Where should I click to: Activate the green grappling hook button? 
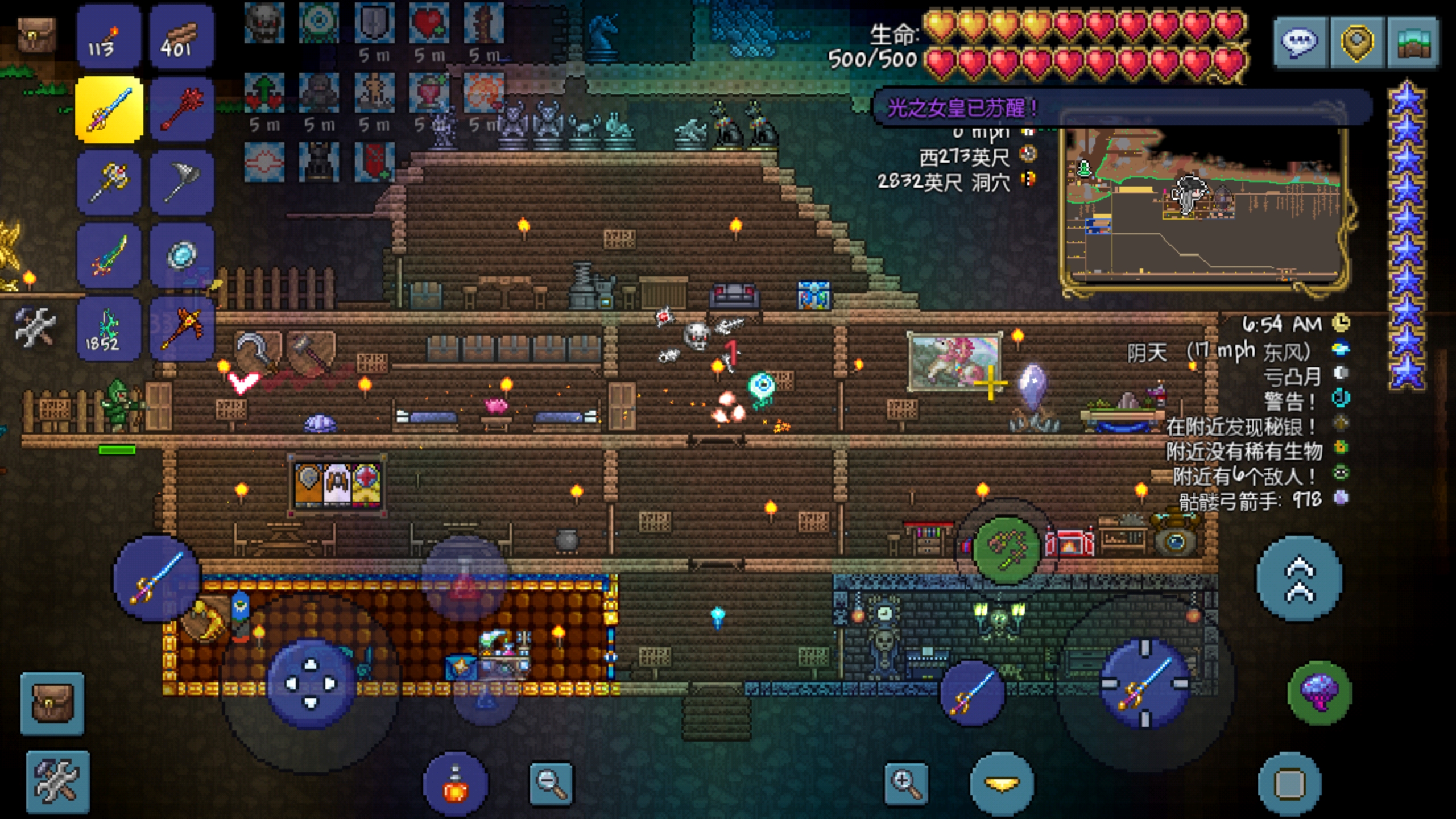point(1006,548)
